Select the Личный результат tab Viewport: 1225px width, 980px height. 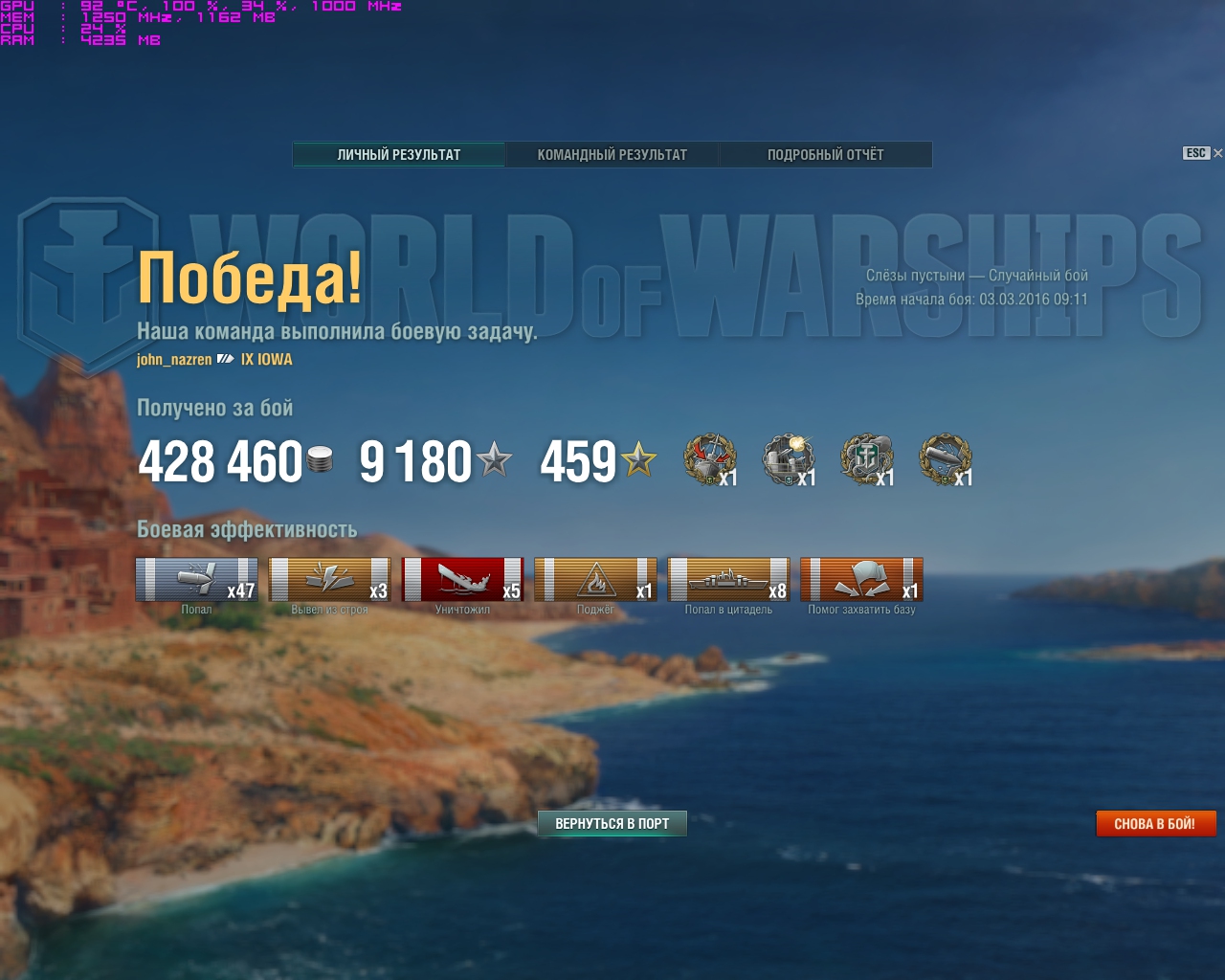pos(399,155)
